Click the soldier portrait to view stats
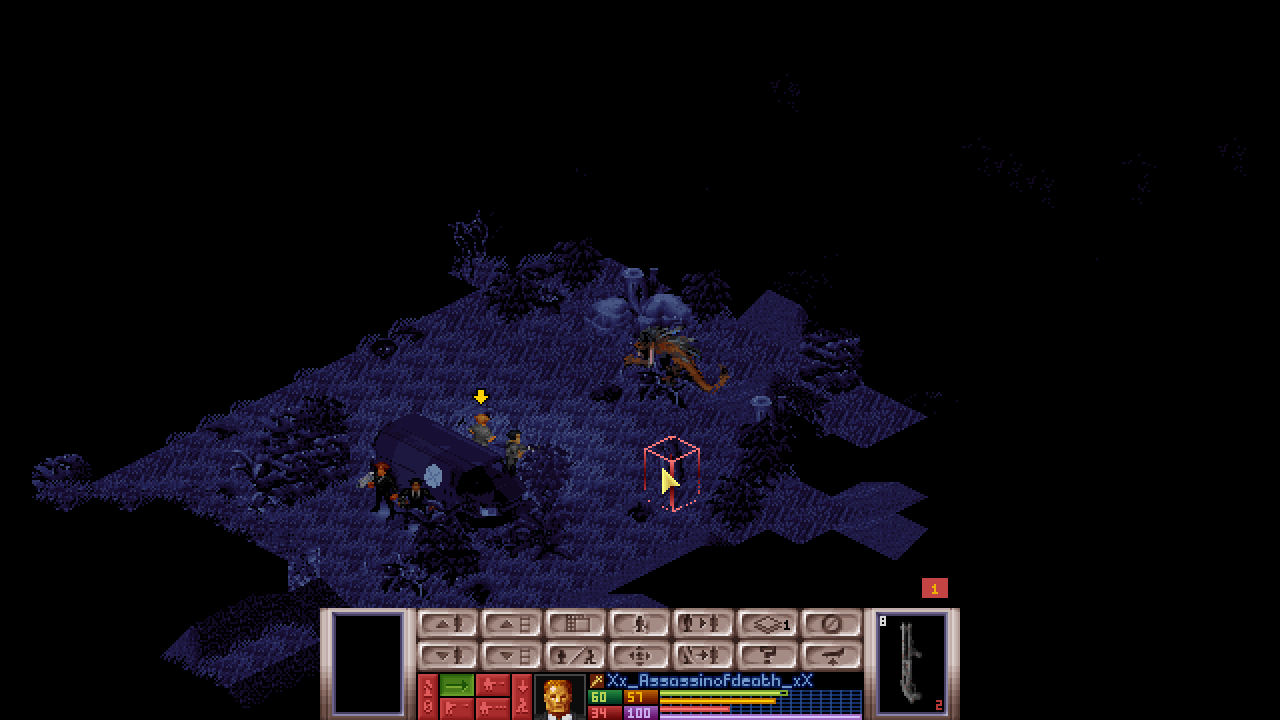 [x=558, y=697]
